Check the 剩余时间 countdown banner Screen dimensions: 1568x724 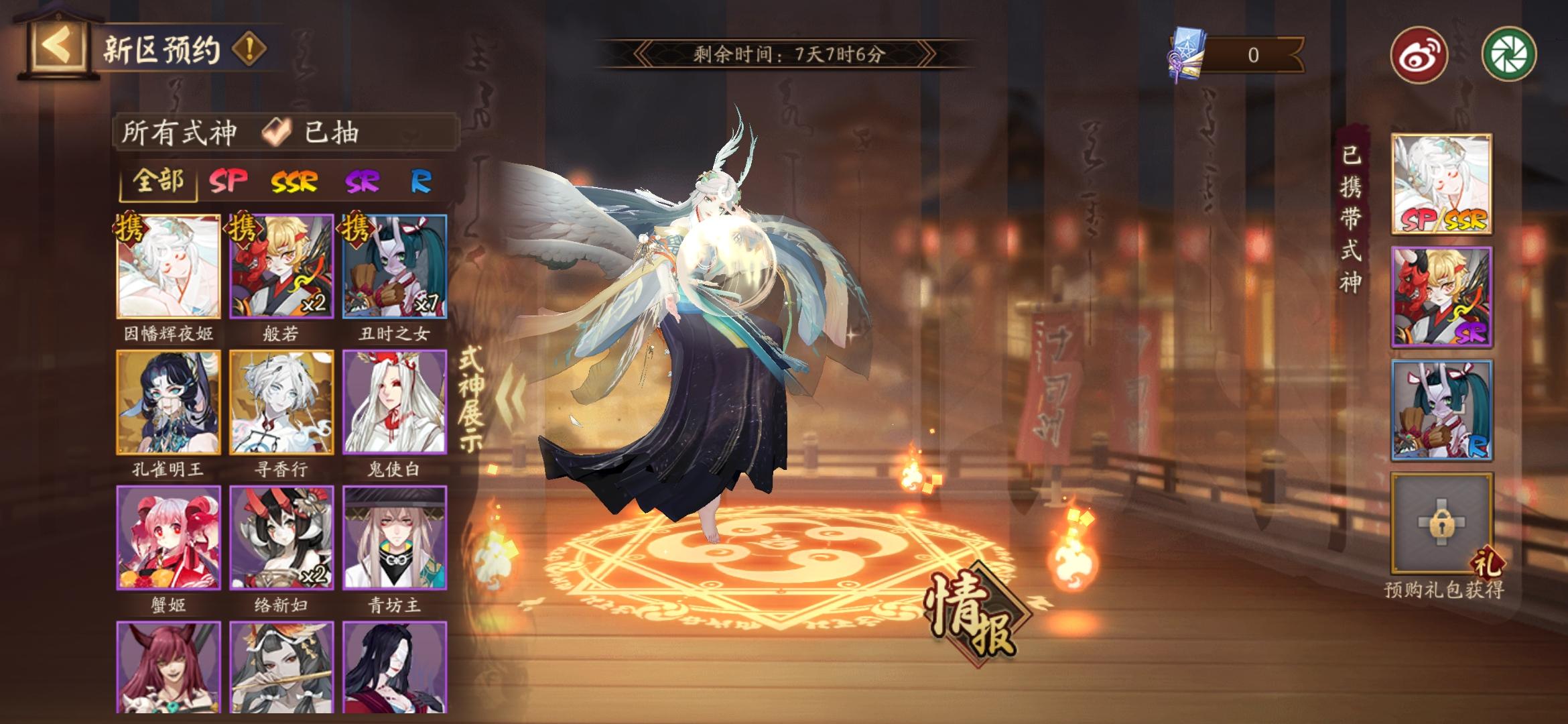click(784, 52)
